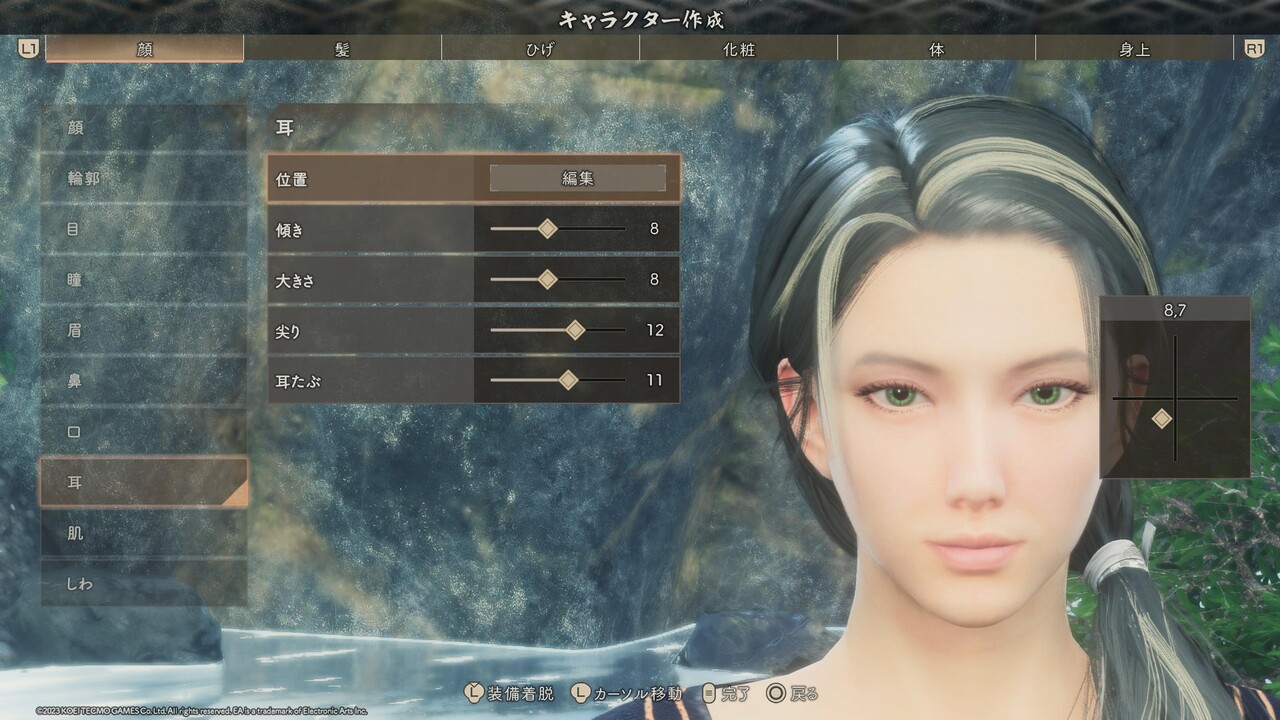The width and height of the screenshot is (1280, 720).
Task: Open the ひげ (beard) tab
Action: (x=540, y=49)
